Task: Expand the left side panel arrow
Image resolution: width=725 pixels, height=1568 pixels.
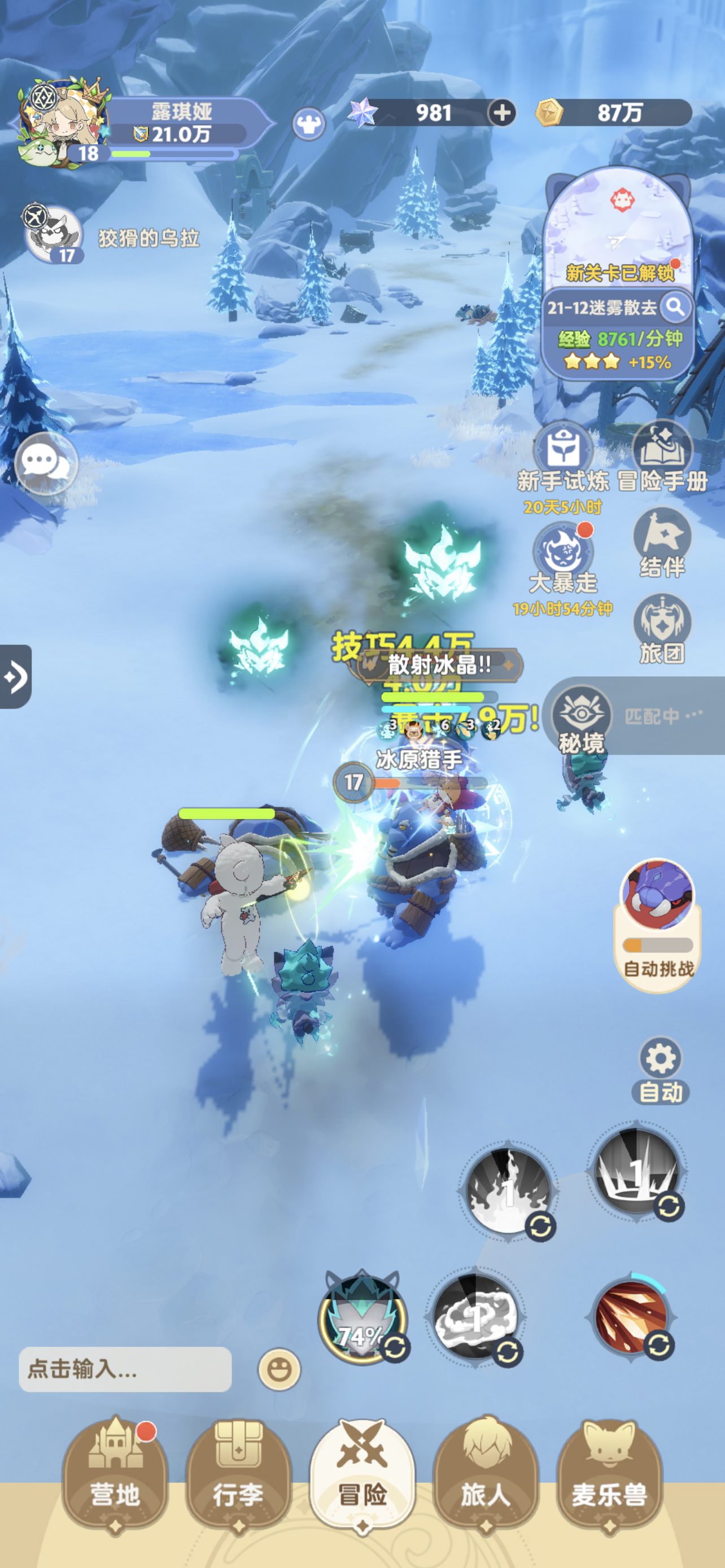Action: click(16, 676)
